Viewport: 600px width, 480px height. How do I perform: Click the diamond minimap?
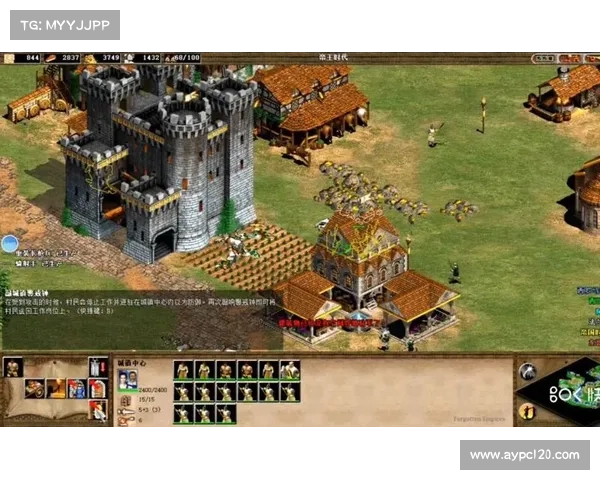point(568,390)
